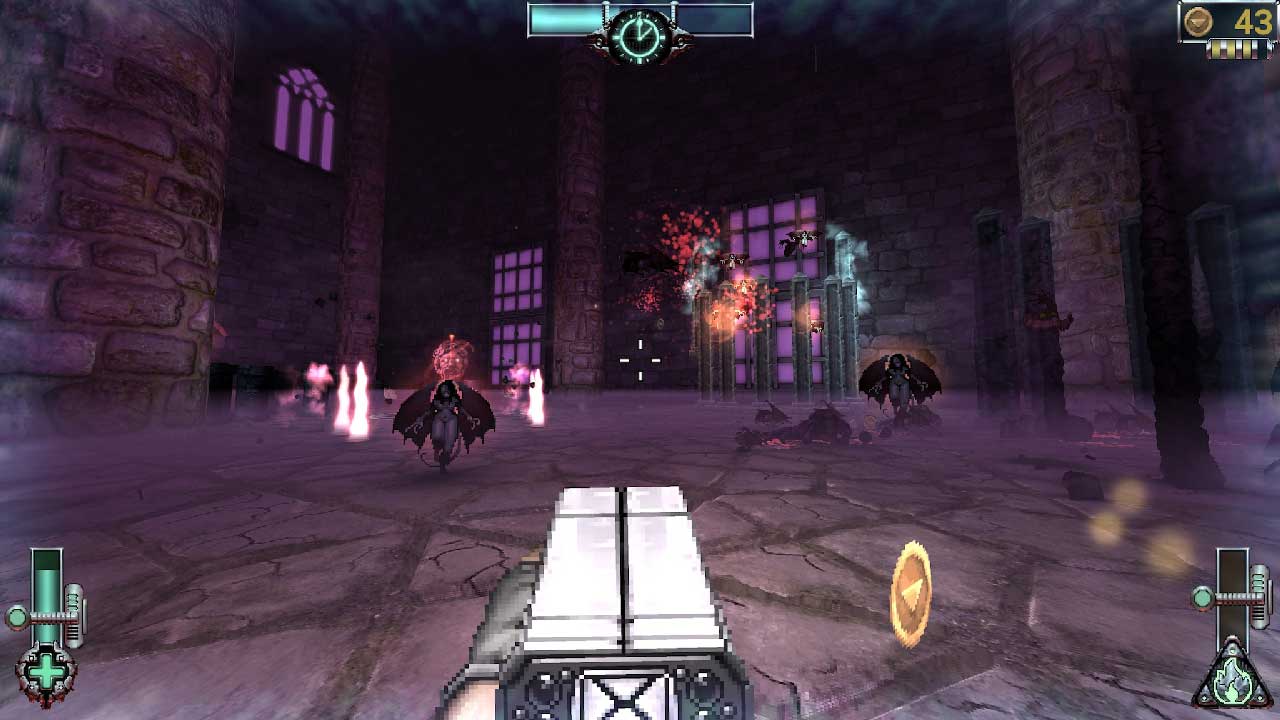Click the clock emblem at the top
Viewport: 1280px width, 720px height.
click(640, 35)
